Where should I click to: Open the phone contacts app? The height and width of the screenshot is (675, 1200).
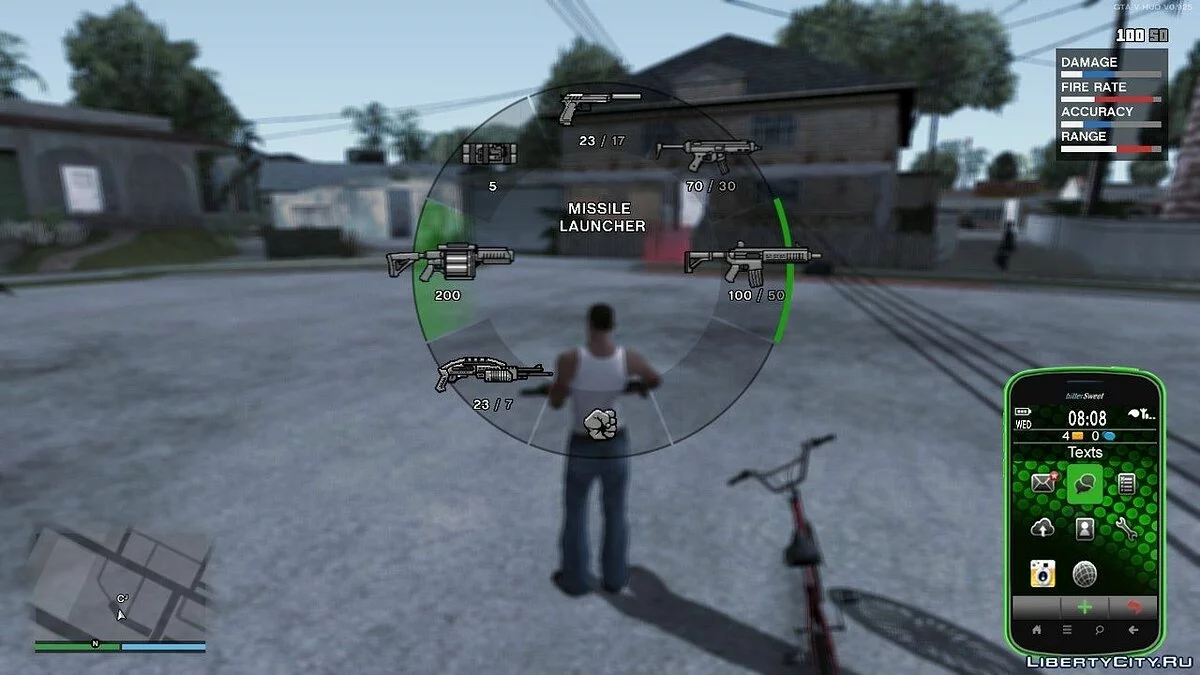pyautogui.click(x=1085, y=529)
